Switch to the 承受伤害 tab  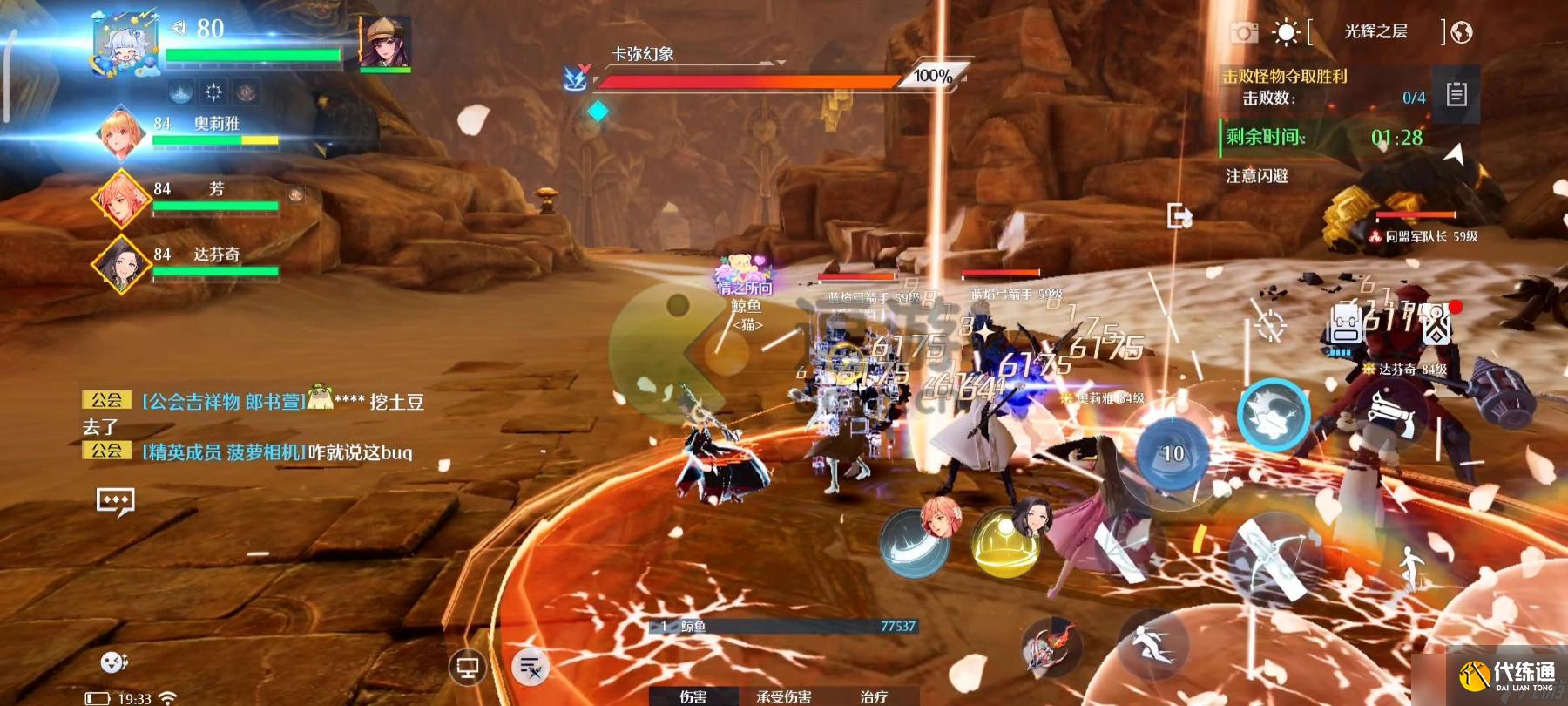coord(783,696)
